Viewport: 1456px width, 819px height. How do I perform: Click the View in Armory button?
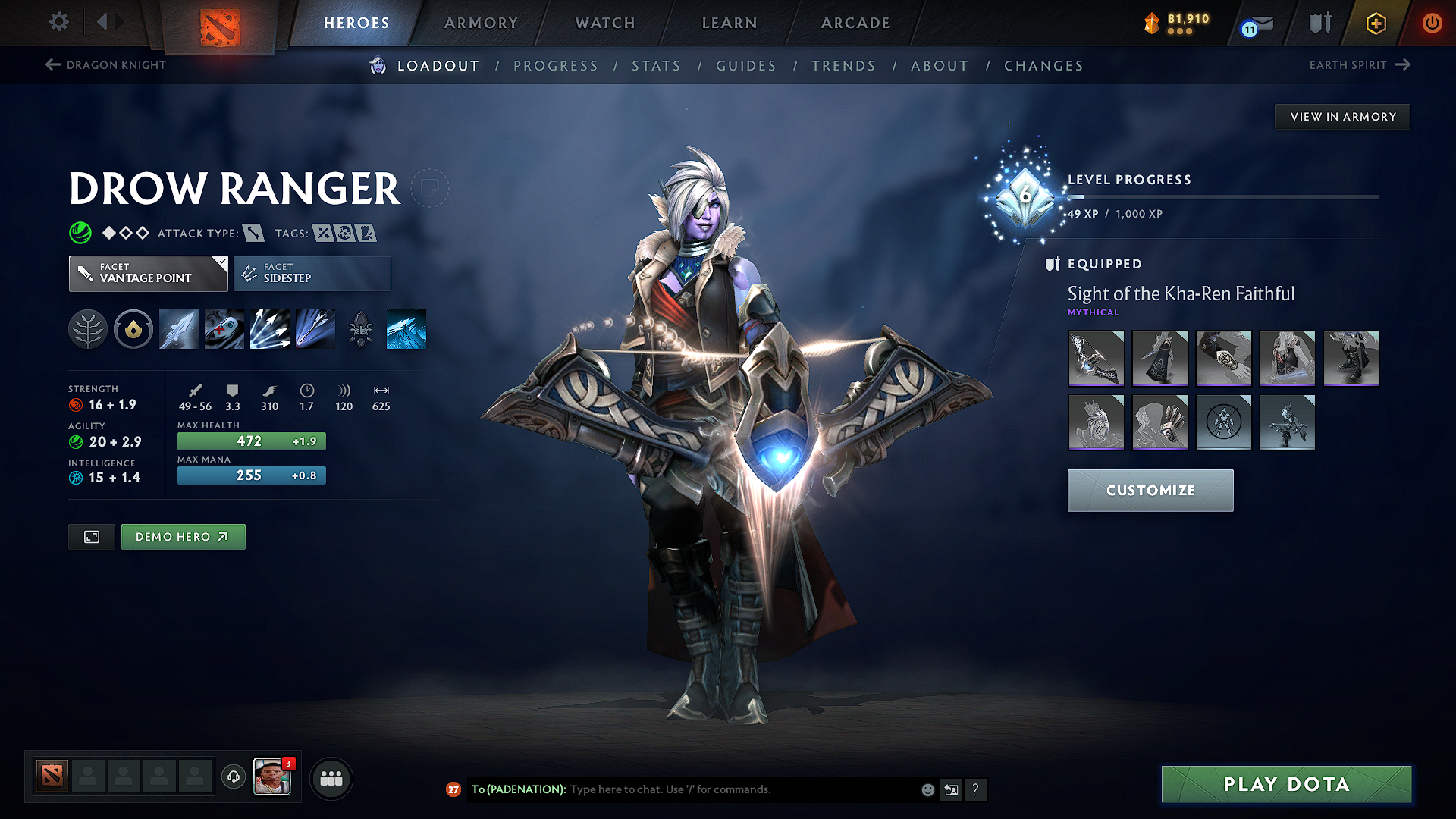[1342, 116]
